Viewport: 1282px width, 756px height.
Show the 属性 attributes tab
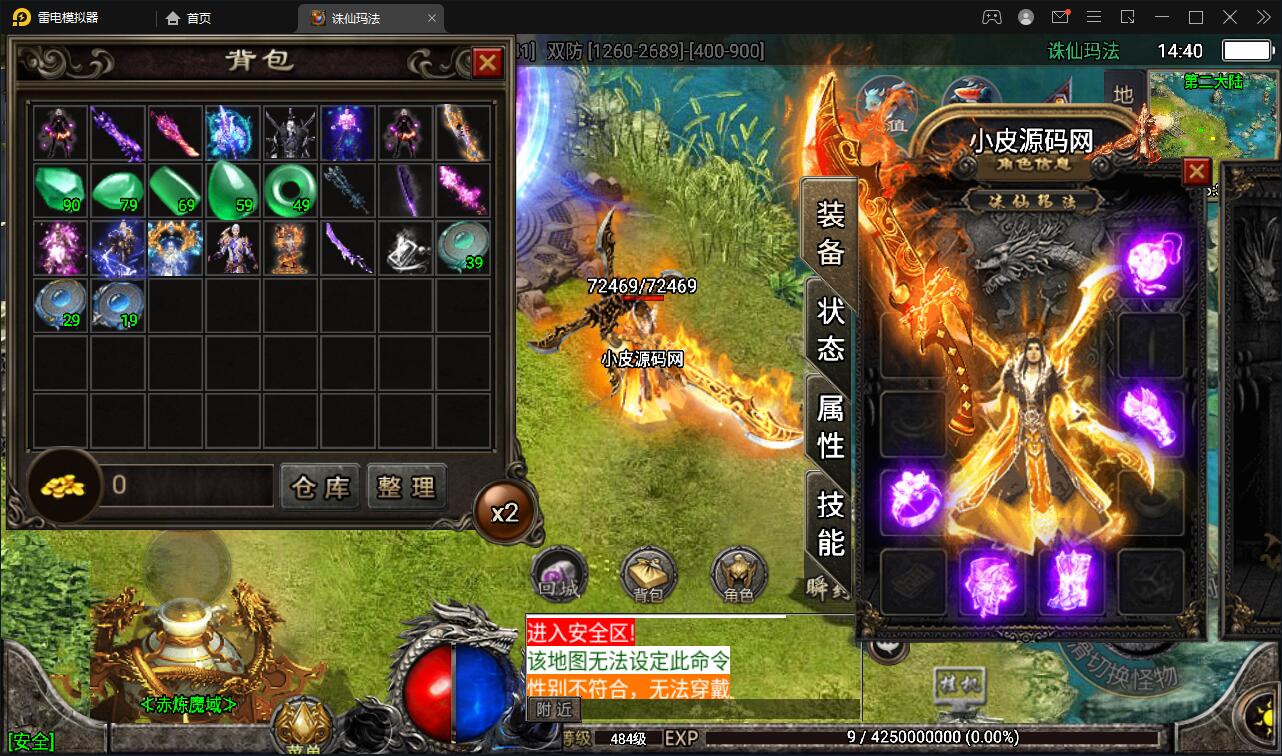click(x=831, y=425)
